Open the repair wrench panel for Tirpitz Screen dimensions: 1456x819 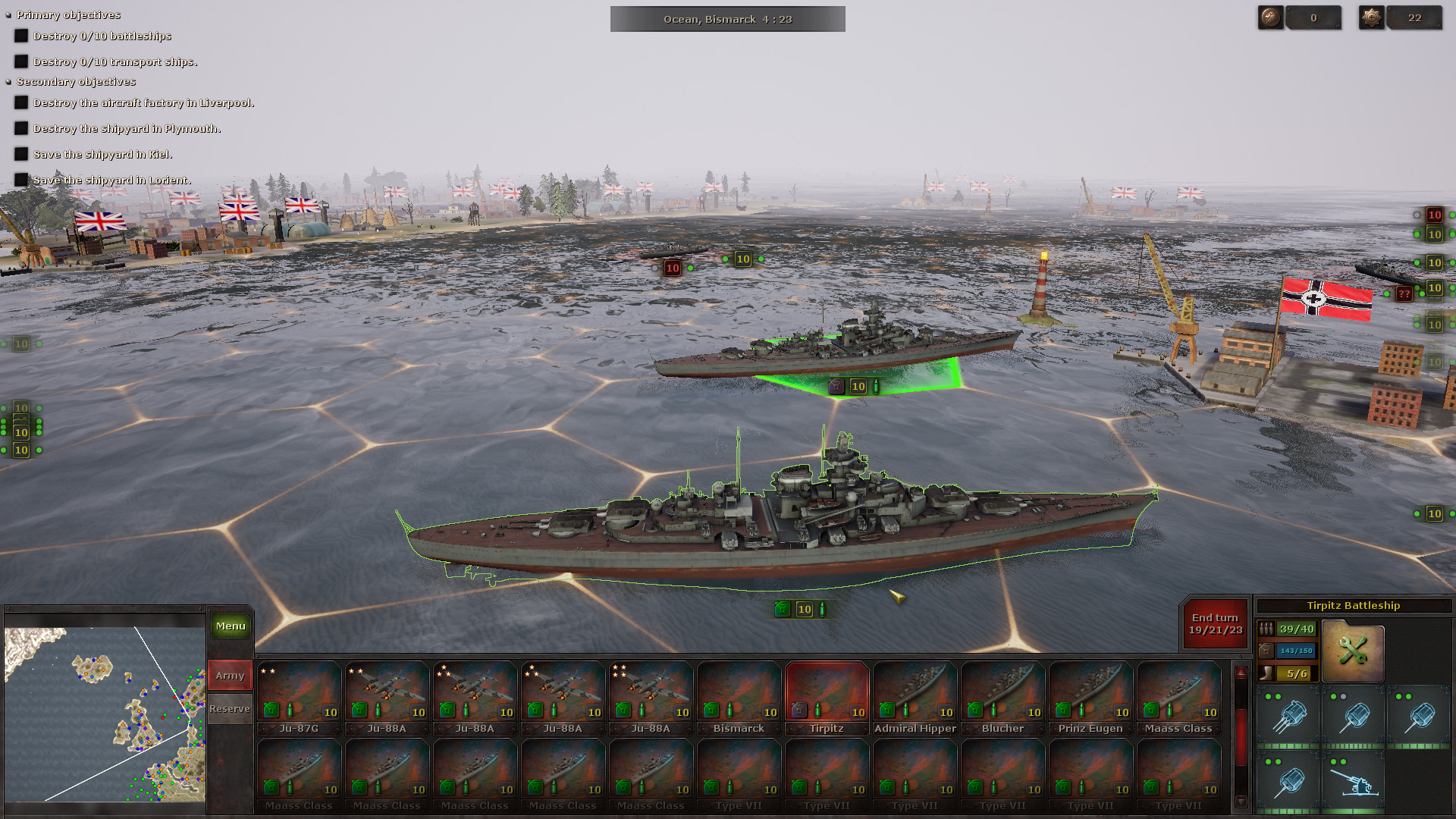[x=1353, y=650]
